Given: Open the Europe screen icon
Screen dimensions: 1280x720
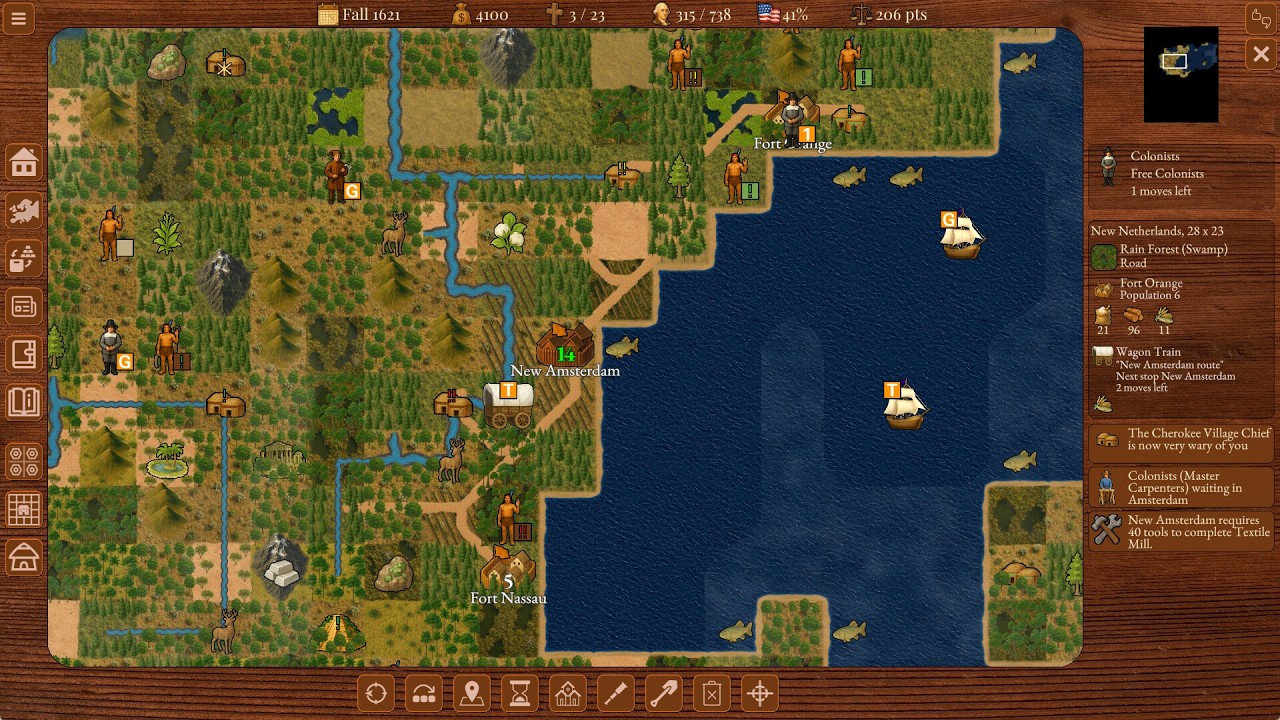Looking at the screenshot, I should (x=24, y=212).
